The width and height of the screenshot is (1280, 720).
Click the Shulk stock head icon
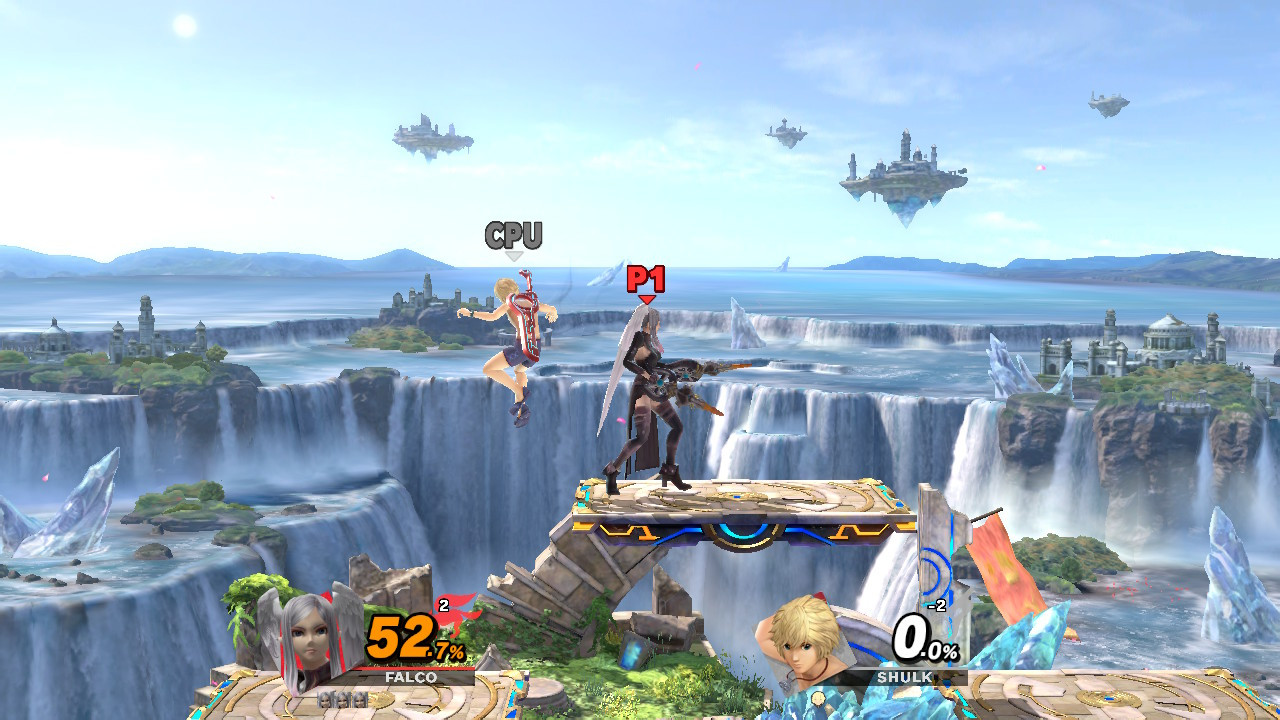pyautogui.click(x=819, y=700)
